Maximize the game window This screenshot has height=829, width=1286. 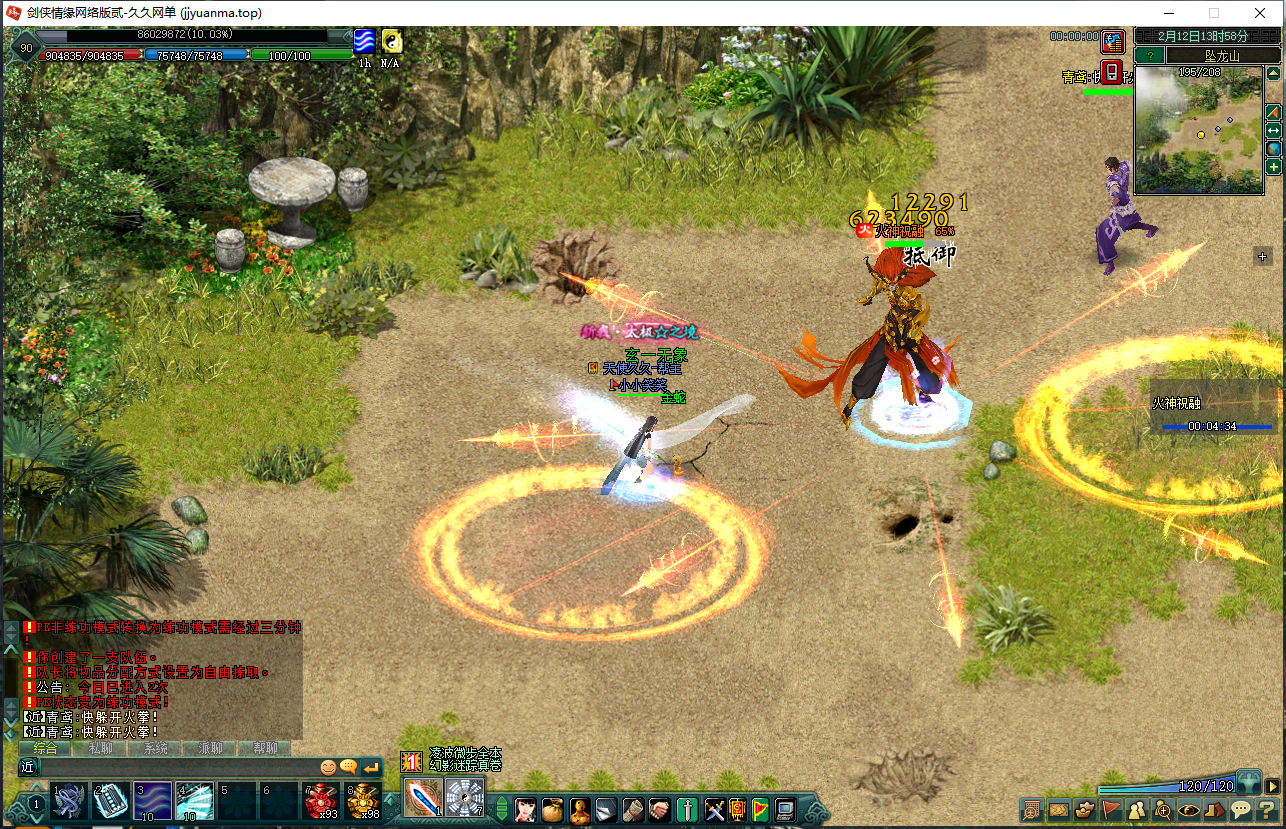(1214, 13)
